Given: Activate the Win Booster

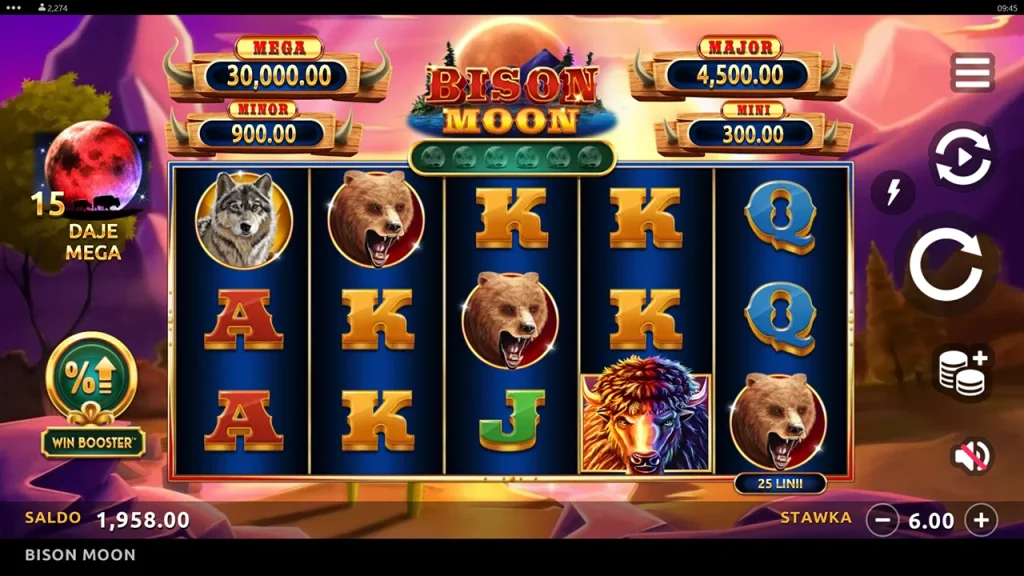Looking at the screenshot, I should pos(92,394).
